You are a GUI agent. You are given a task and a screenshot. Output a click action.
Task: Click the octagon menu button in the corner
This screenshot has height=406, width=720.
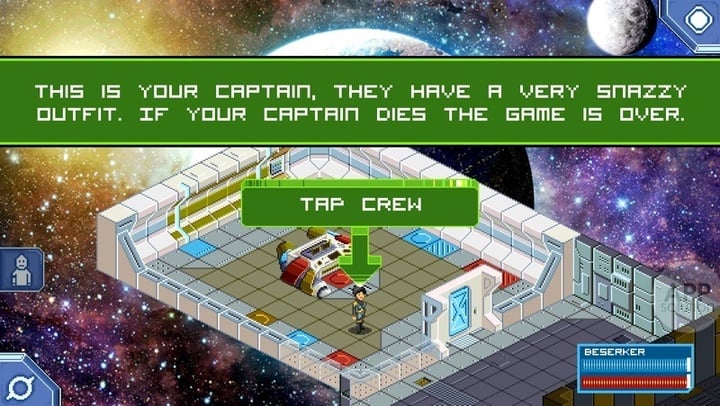coord(696,19)
